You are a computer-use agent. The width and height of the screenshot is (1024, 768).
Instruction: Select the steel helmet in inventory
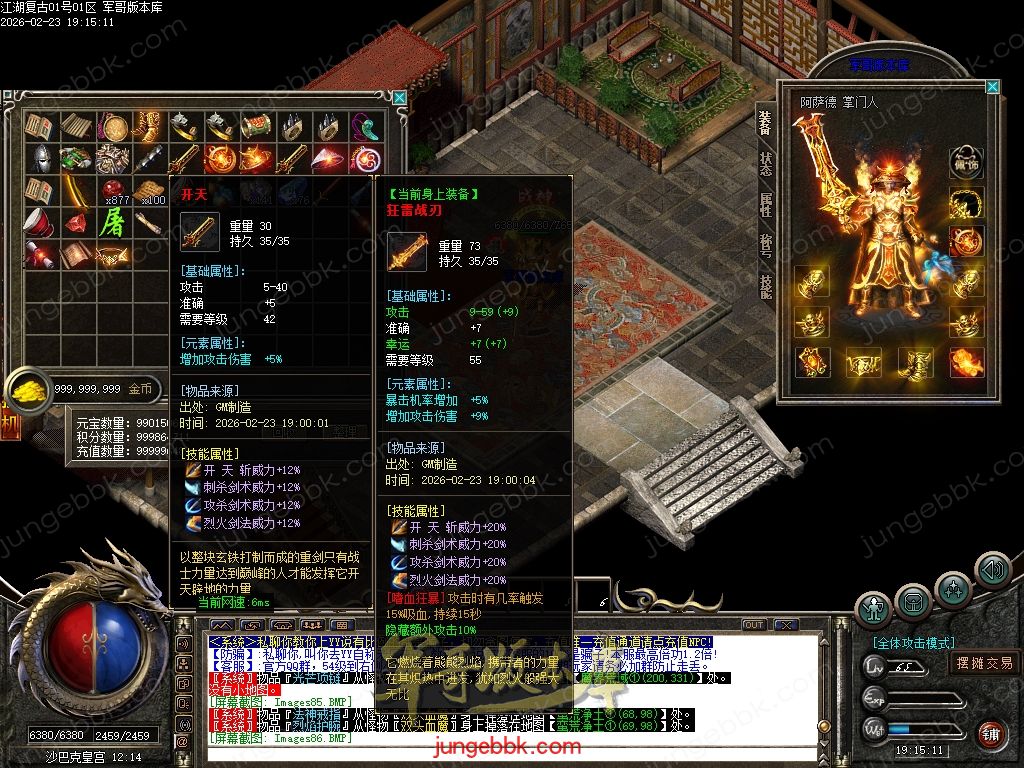click(x=42, y=158)
